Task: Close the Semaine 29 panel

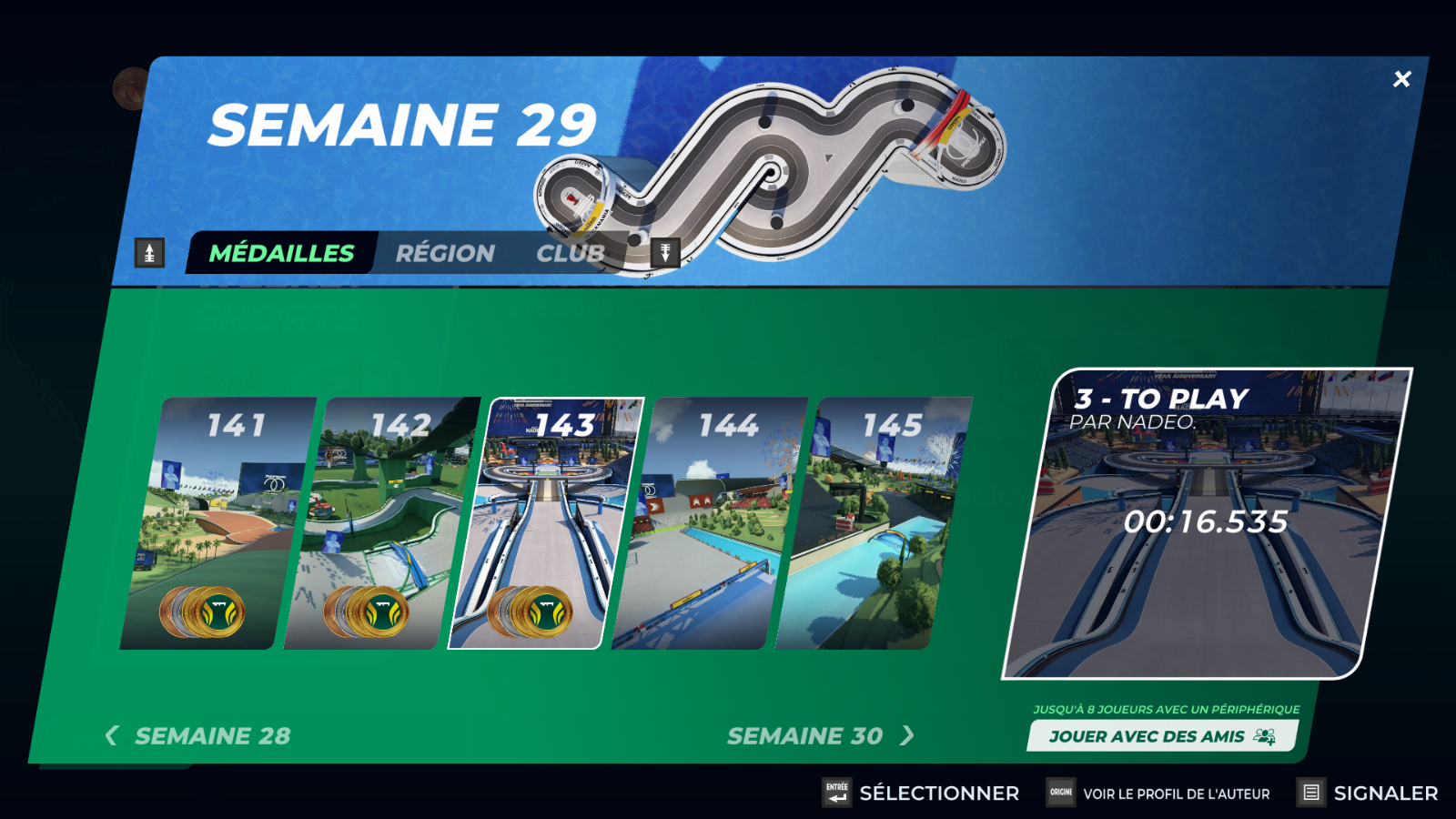Action: 1401,79
